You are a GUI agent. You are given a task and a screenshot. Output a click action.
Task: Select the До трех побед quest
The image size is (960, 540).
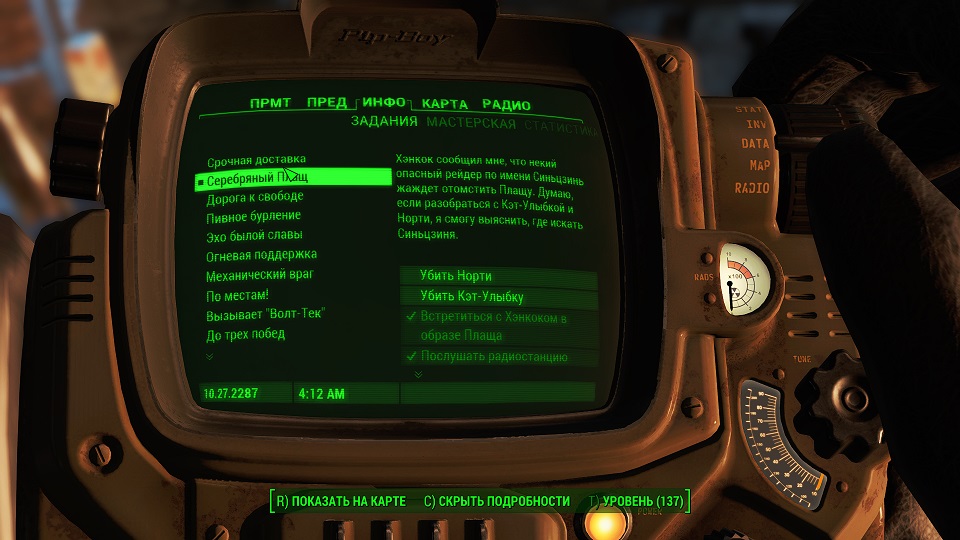245,334
